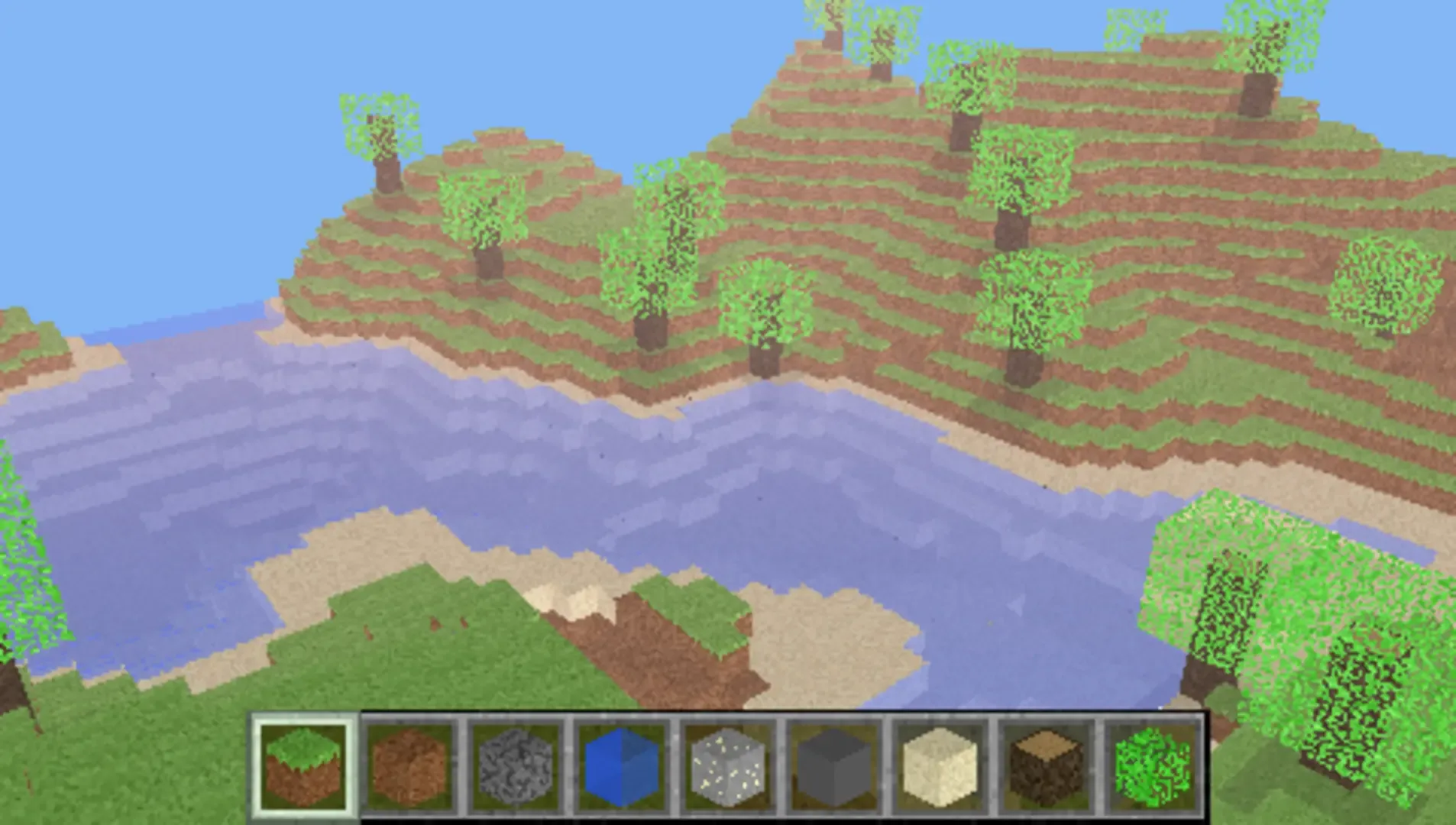Click the lone sapling tree on the hilltop
This screenshot has height=825, width=1456.
pos(382,137)
